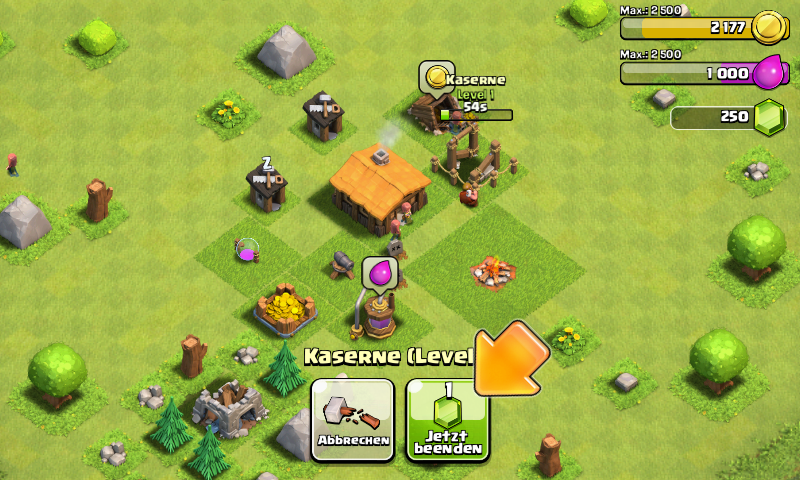Collect elixir from the pink drop bubble
Viewport: 800px width, 480px height.
[380, 271]
